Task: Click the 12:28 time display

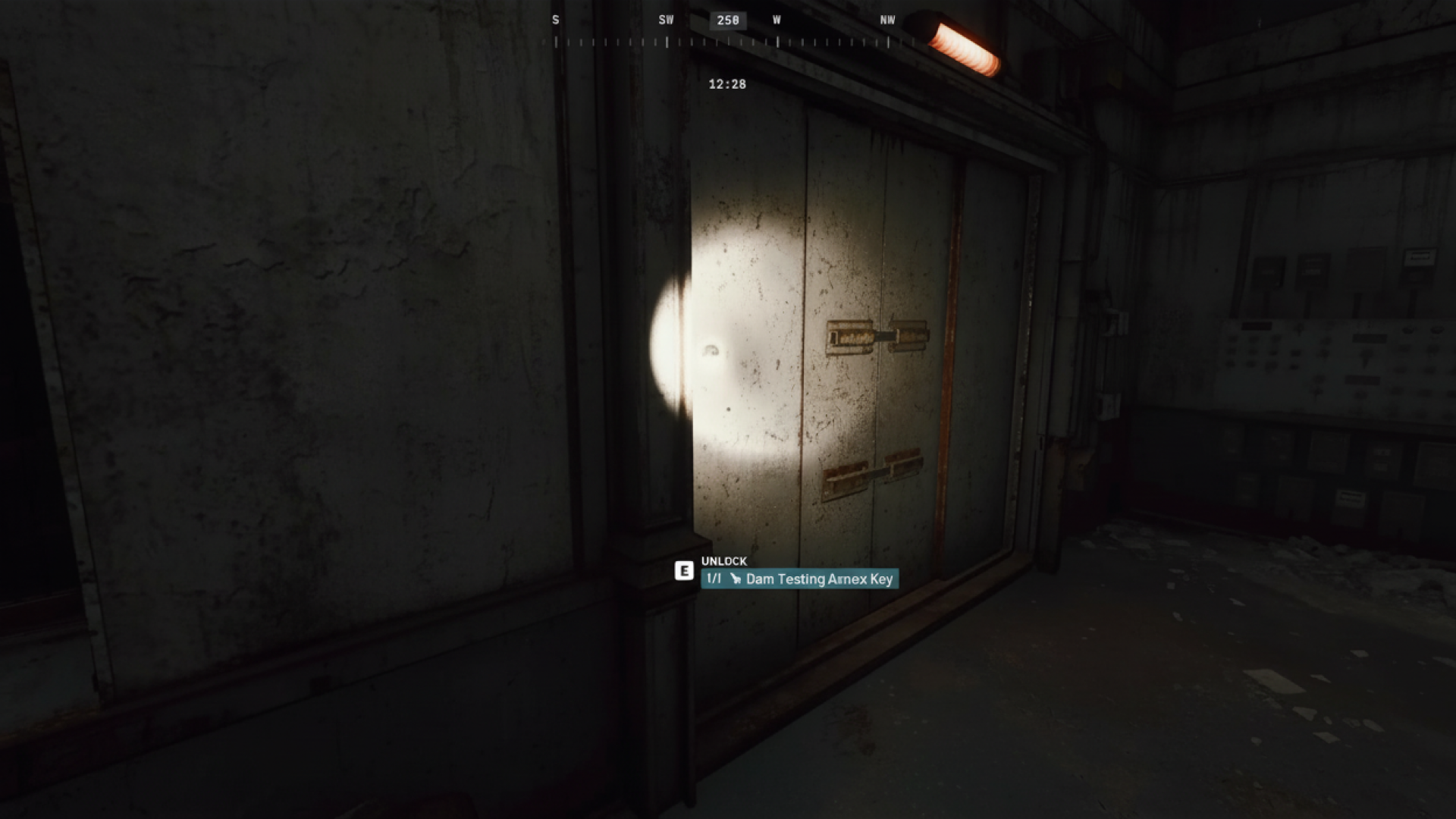Action: [x=726, y=84]
